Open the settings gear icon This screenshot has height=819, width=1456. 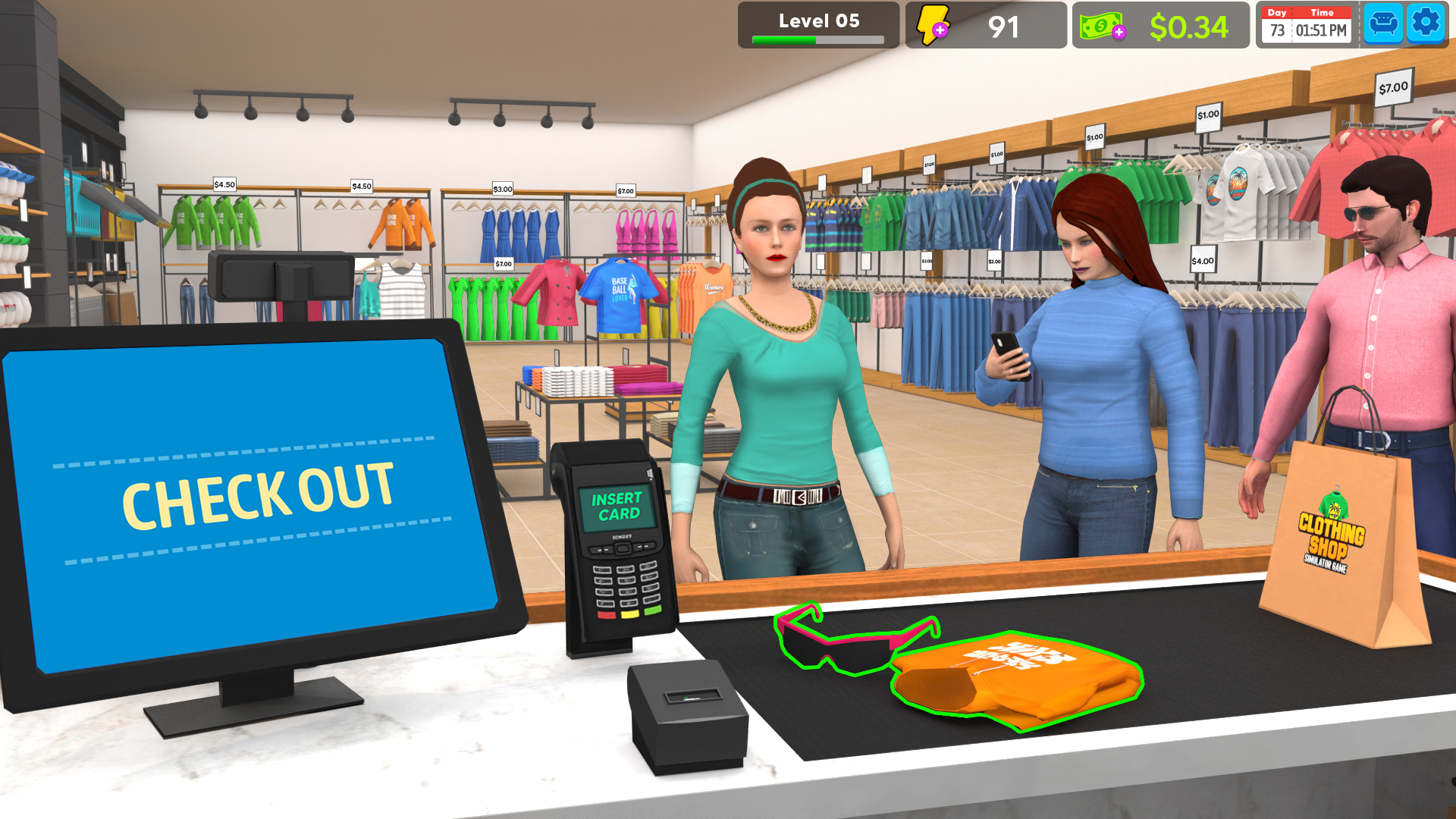(x=1426, y=23)
